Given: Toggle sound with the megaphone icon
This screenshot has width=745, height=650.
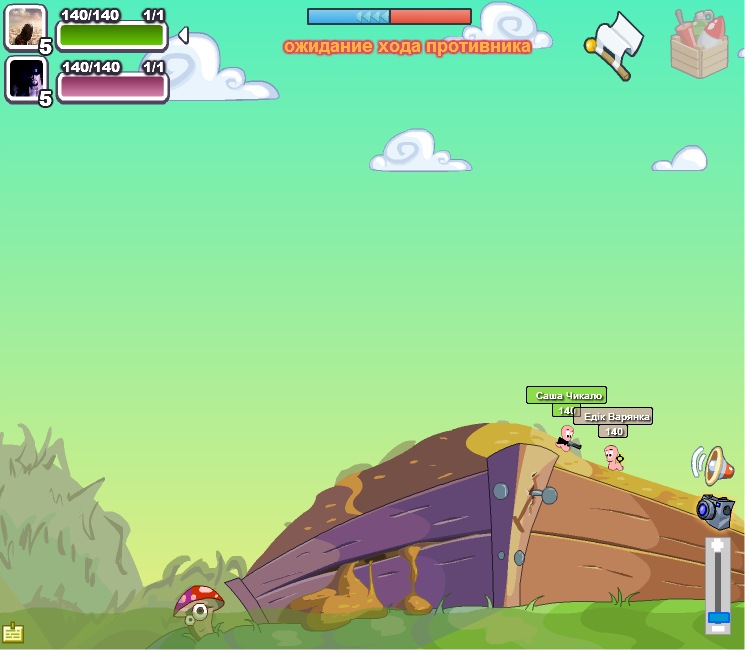Looking at the screenshot, I should [712, 465].
